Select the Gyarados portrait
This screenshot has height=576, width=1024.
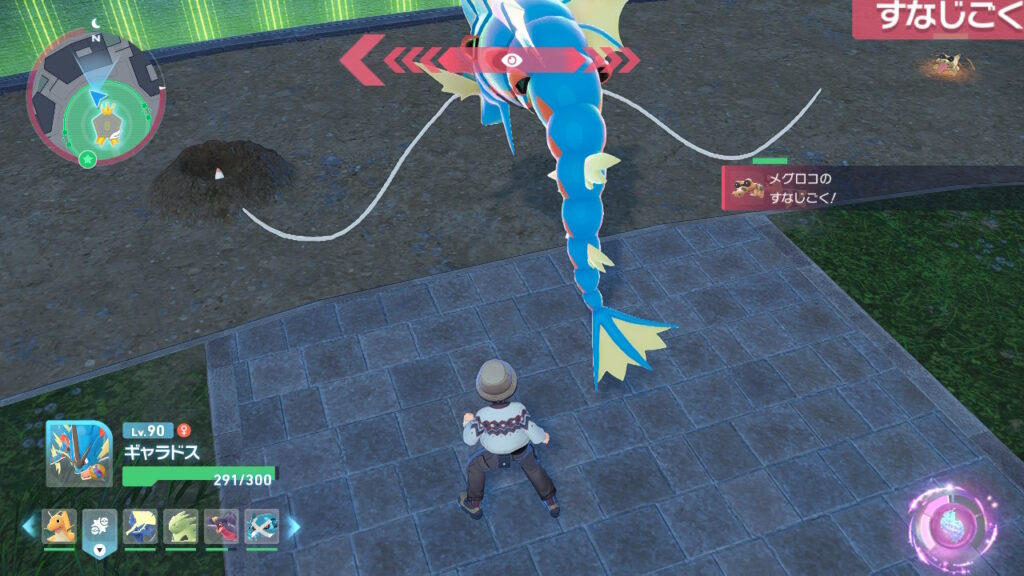[79, 453]
